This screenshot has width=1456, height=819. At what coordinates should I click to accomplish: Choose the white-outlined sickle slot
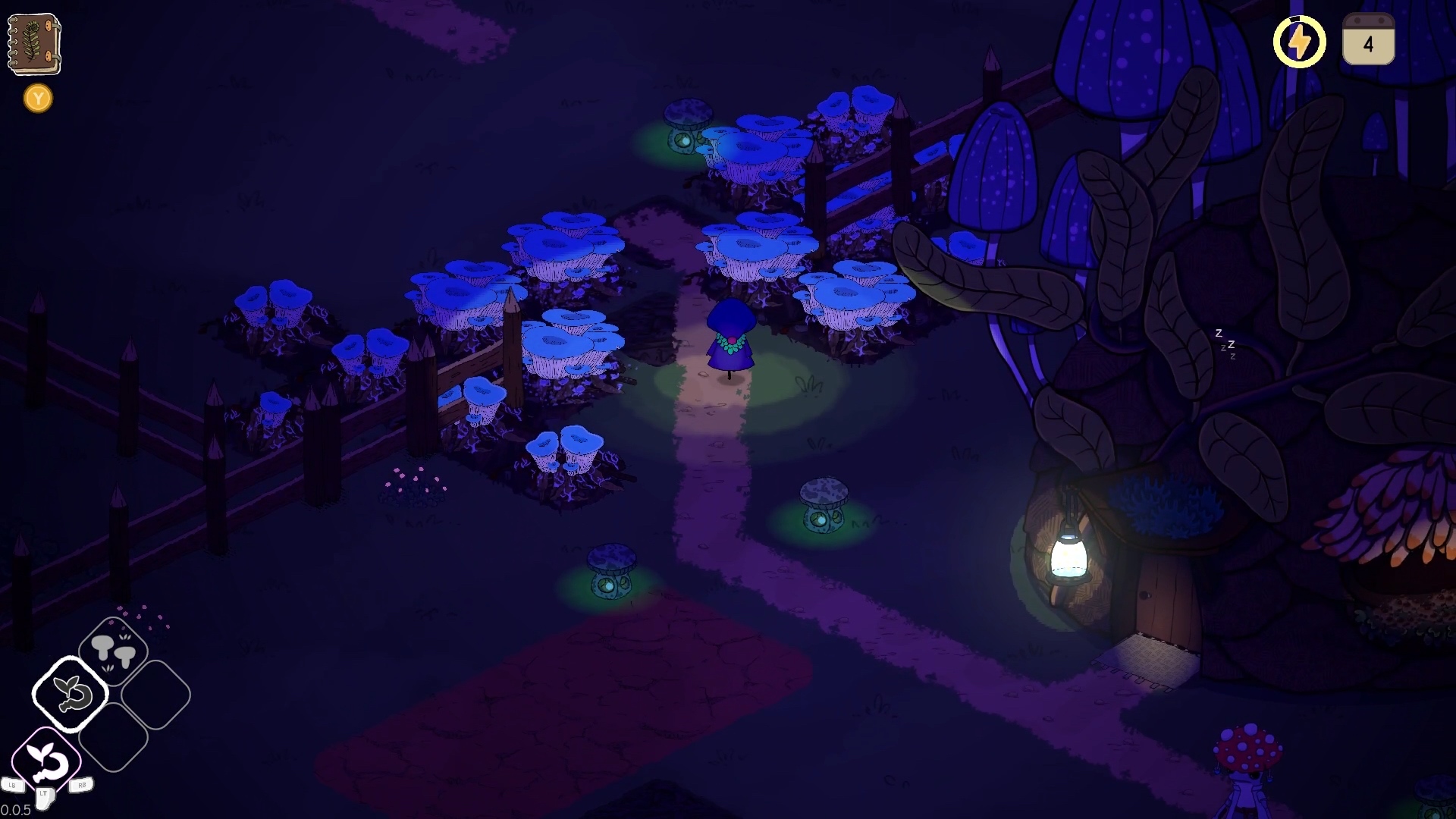pos(71,694)
